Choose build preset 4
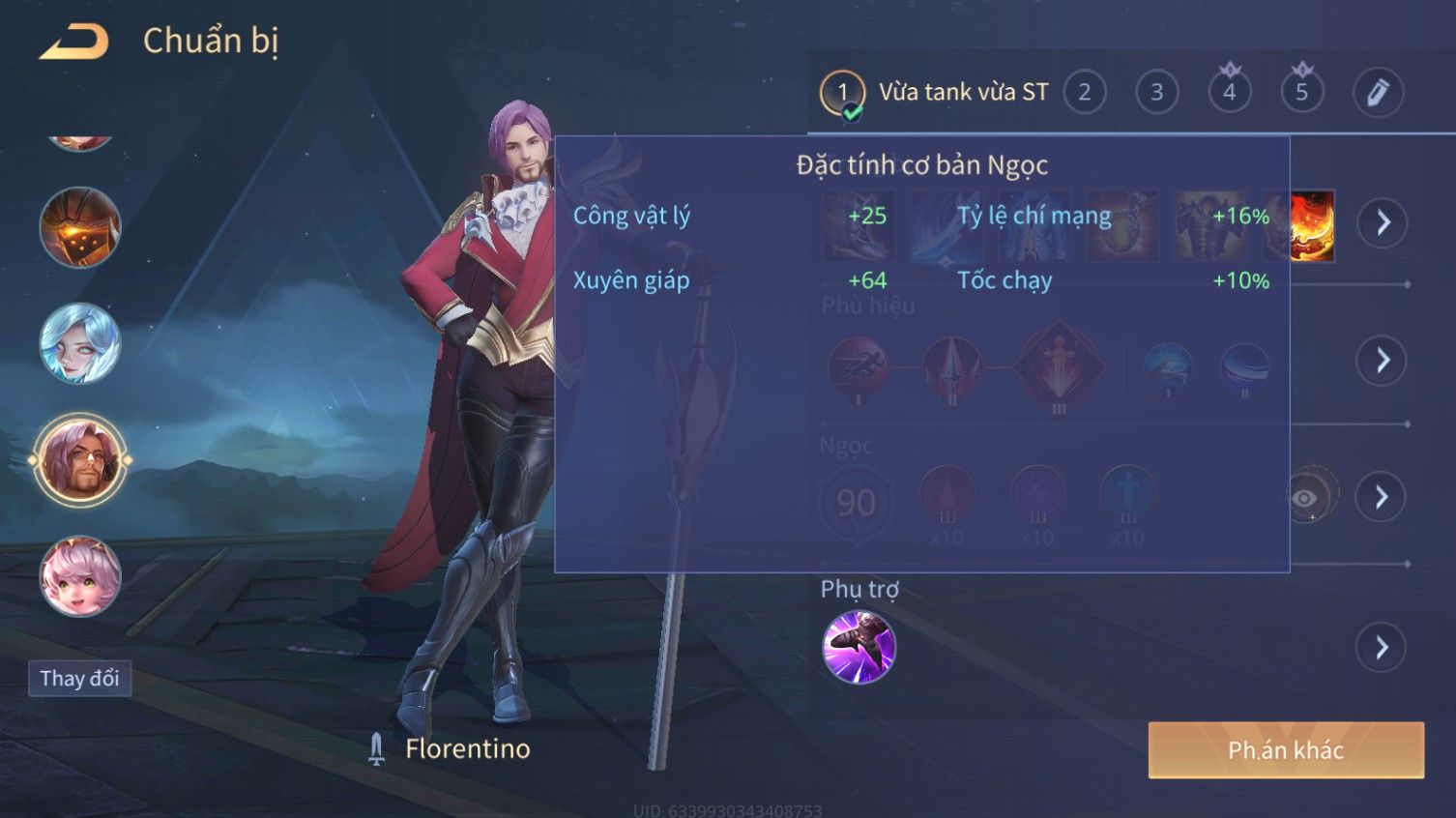The image size is (1456, 818). pos(1229,93)
